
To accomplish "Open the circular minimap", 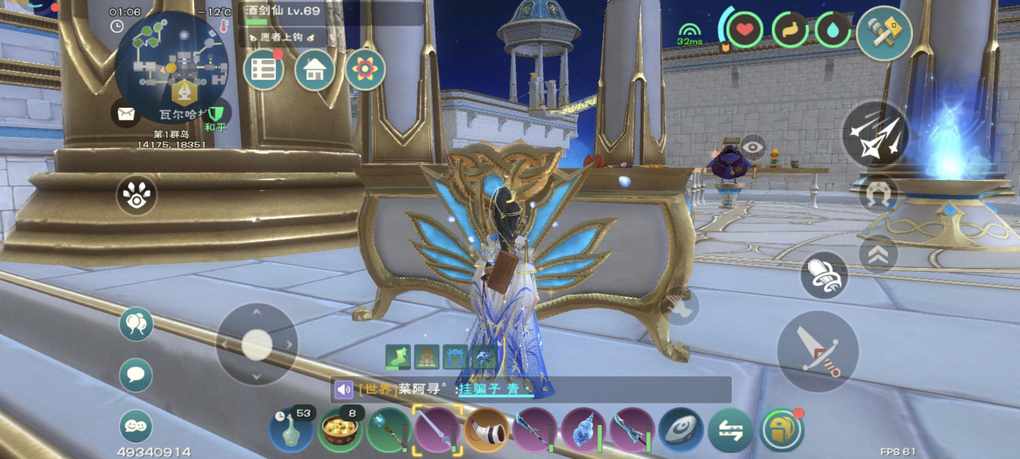I will click(x=170, y=65).
